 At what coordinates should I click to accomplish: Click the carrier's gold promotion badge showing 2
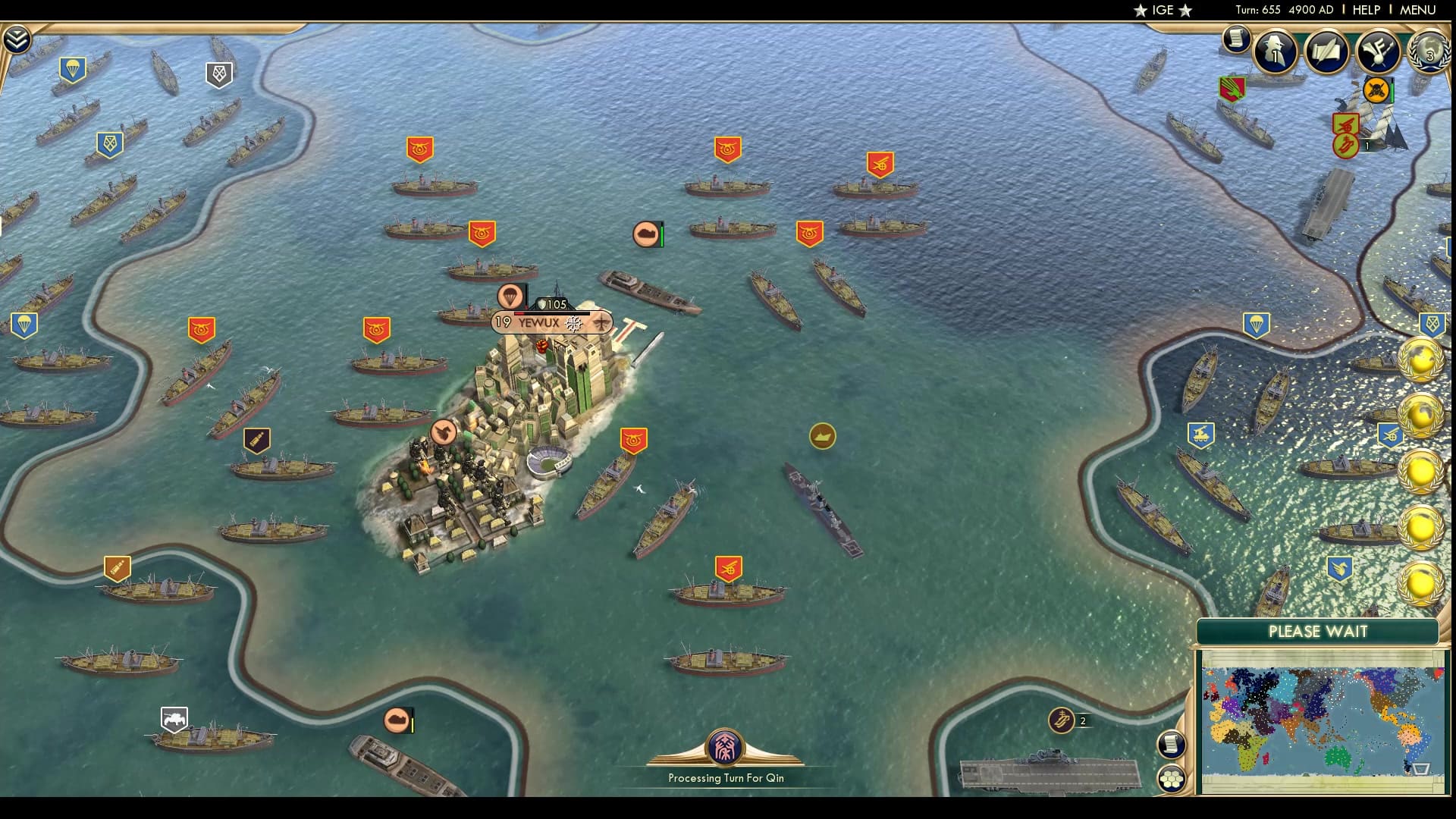[x=1062, y=721]
